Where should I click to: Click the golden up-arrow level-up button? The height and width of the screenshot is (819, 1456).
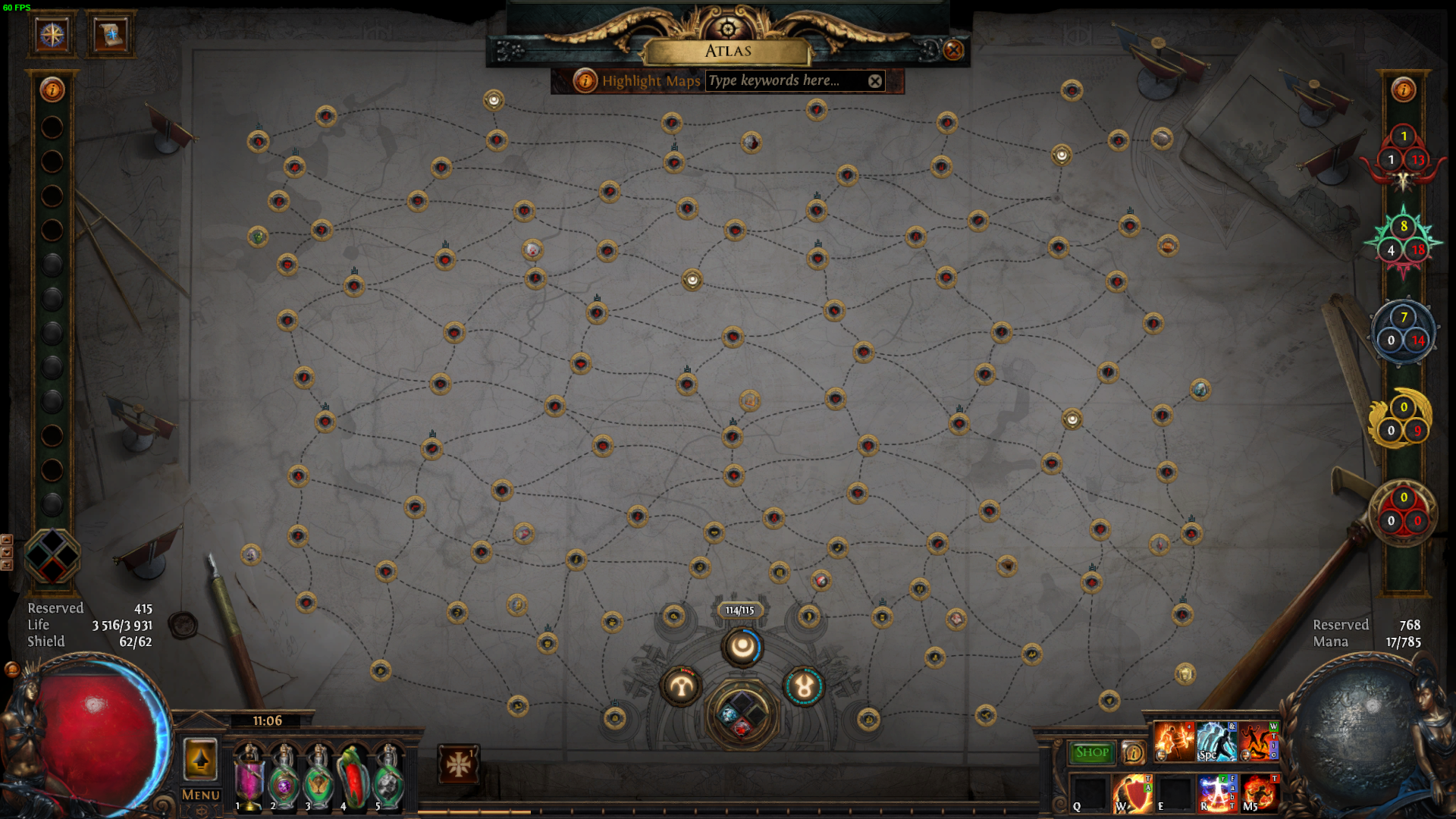[201, 759]
